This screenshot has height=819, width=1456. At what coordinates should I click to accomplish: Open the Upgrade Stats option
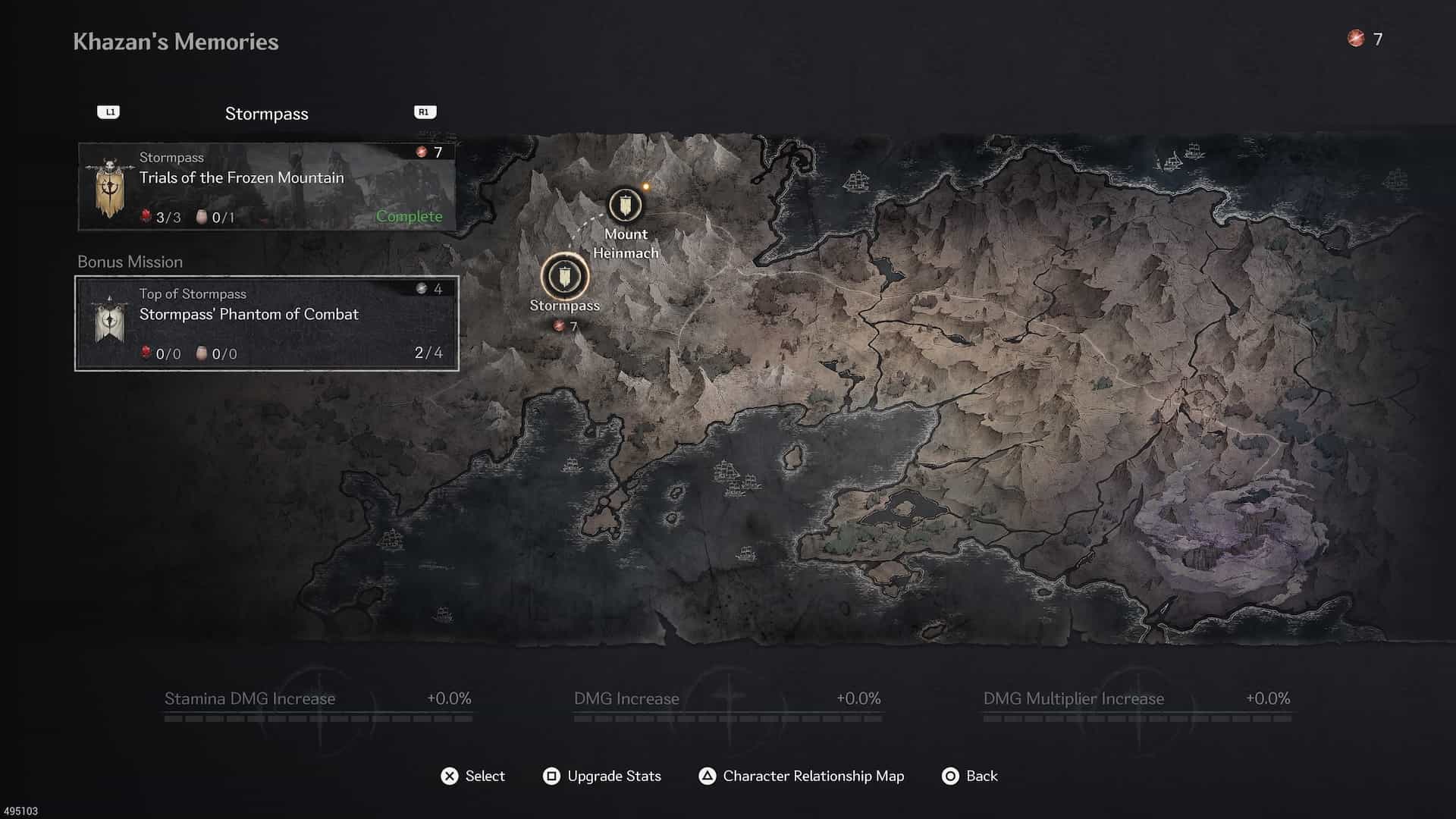602,776
